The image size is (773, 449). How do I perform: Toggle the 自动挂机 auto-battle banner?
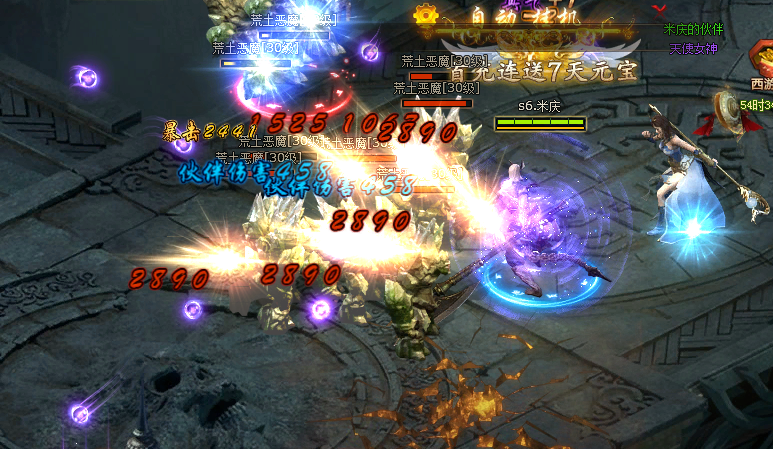pyautogui.click(x=522, y=18)
